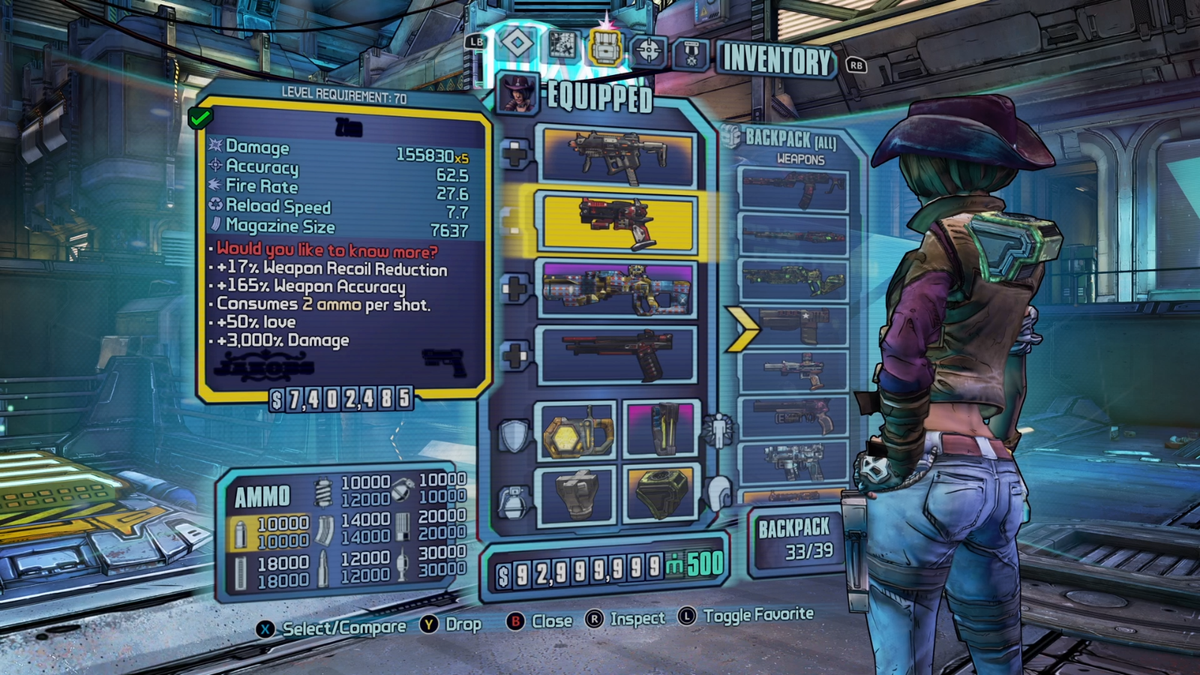Select the highlighted red Jakobs pistol slot
The width and height of the screenshot is (1200, 675).
616,221
